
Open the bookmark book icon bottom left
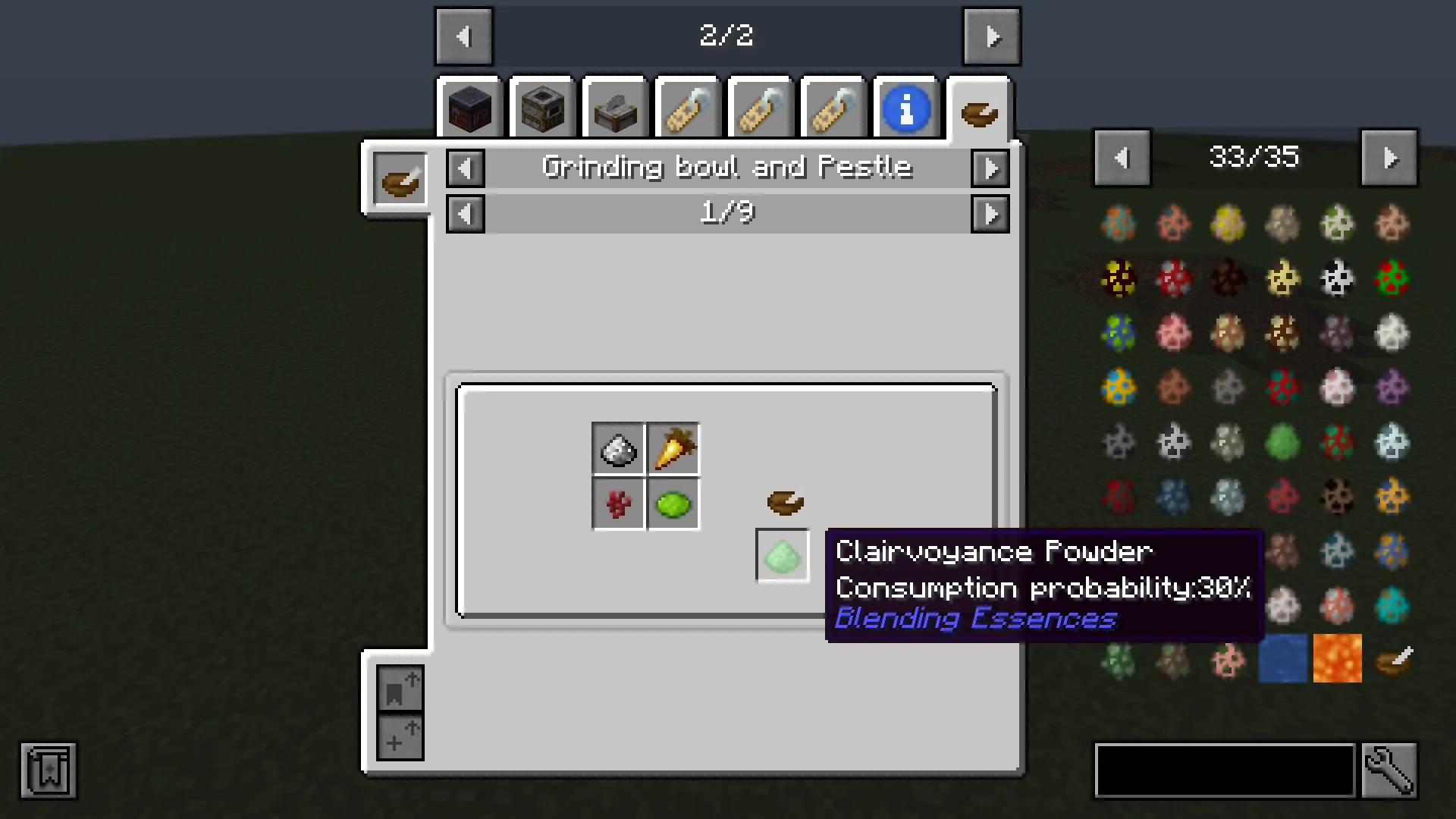pos(47,770)
